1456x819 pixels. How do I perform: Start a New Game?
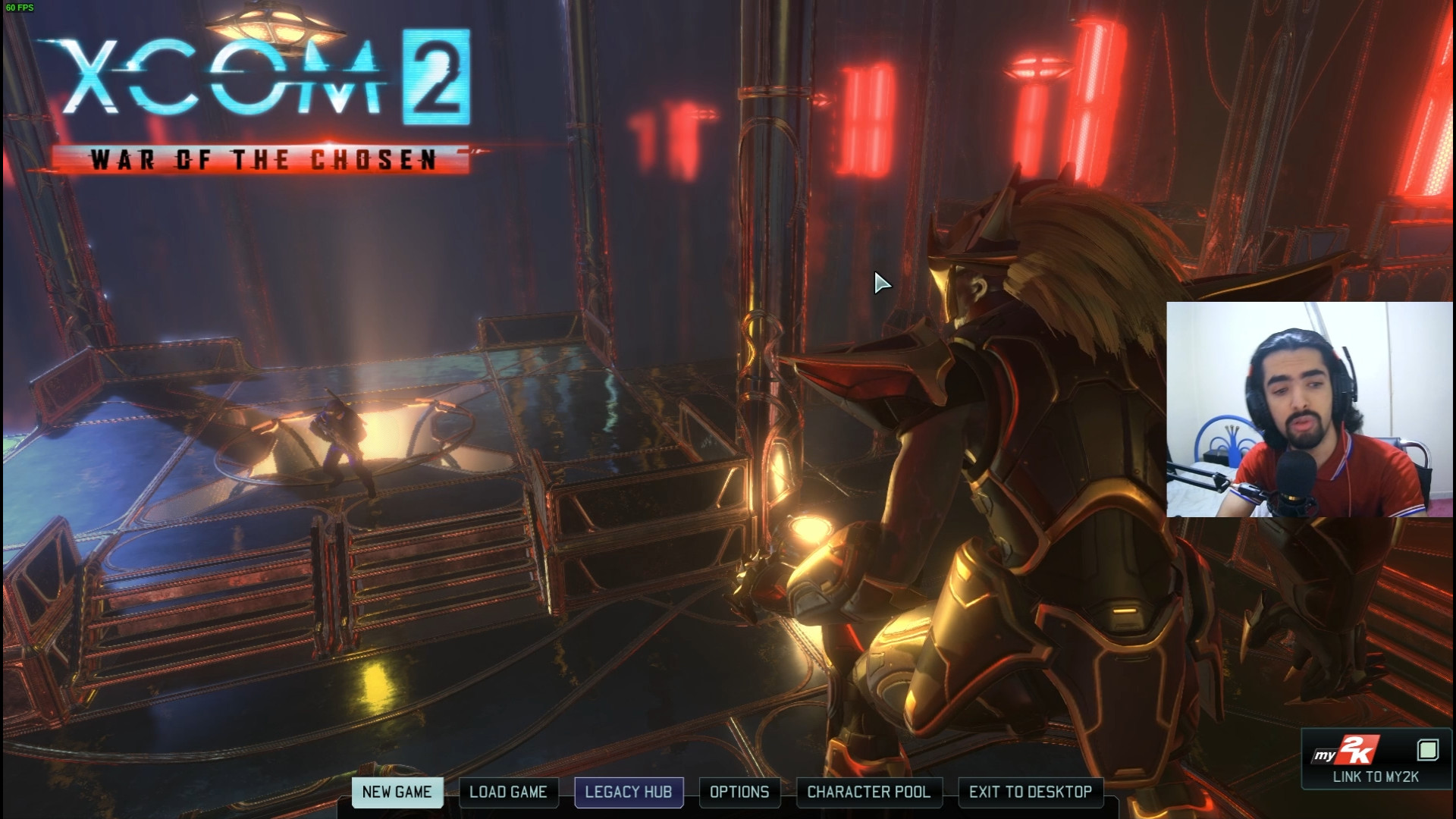[397, 792]
